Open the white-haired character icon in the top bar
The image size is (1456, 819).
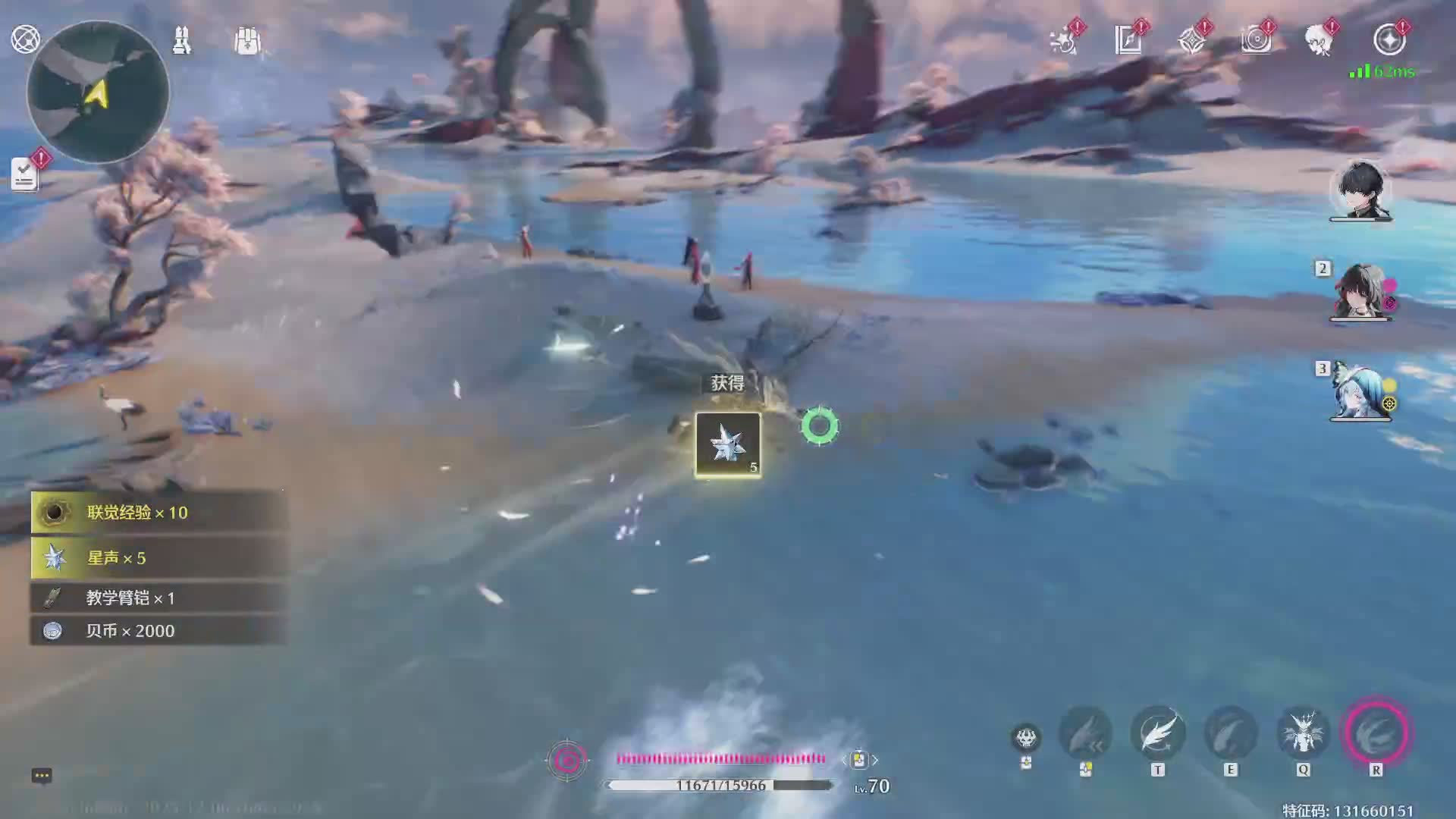1319,39
